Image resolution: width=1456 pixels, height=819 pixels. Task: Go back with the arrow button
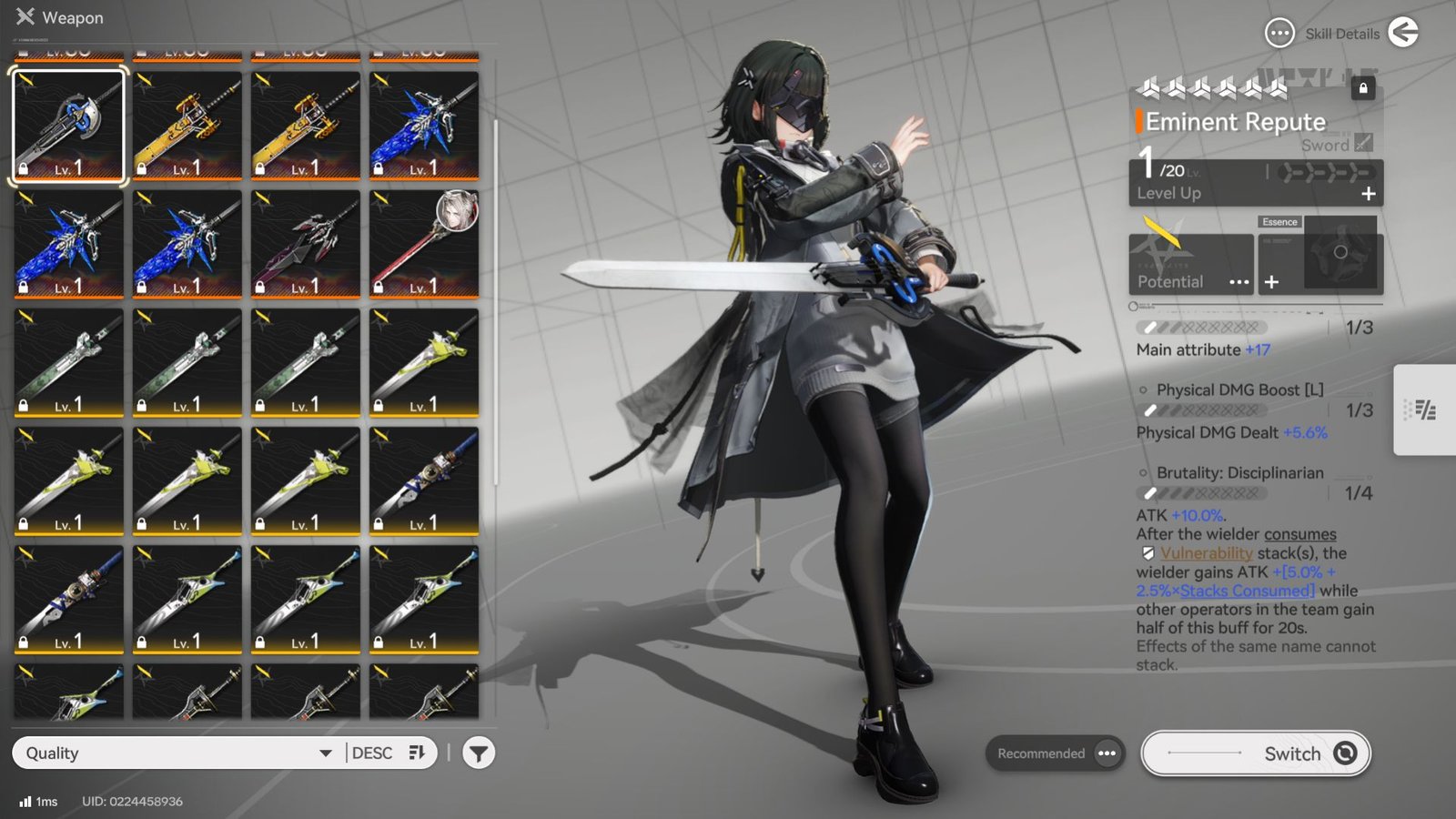coord(1403,34)
